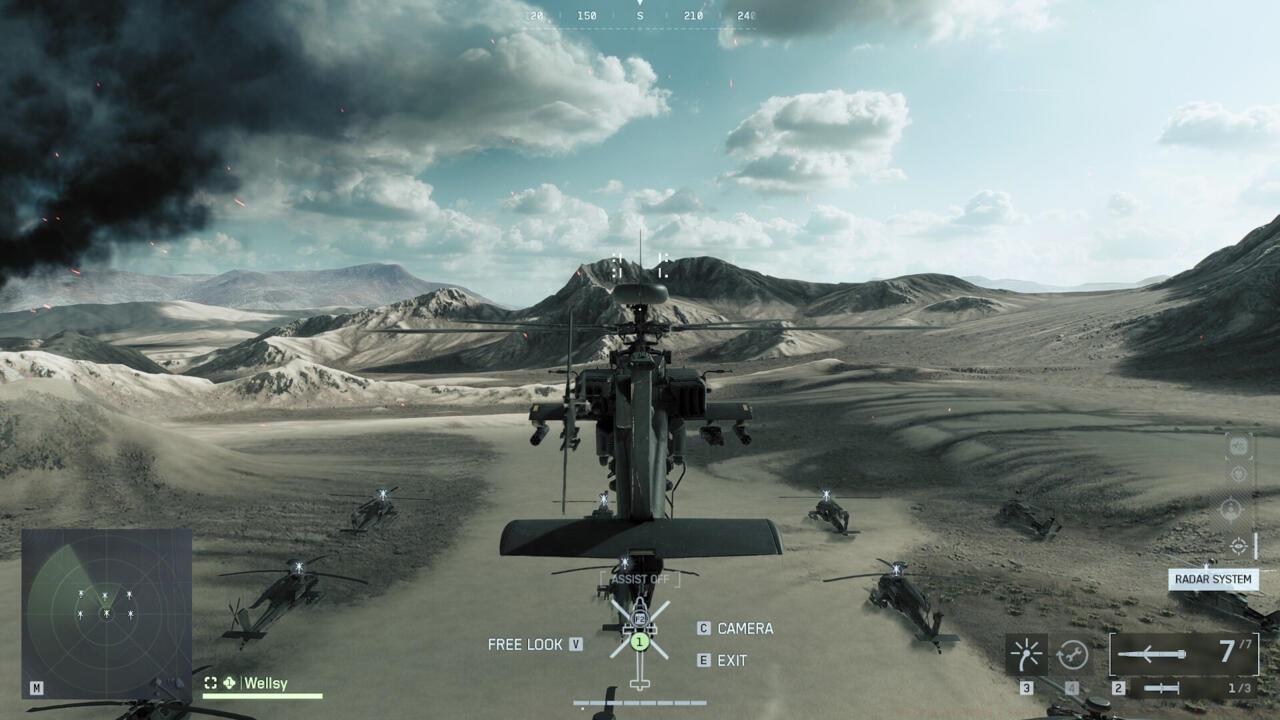The image size is (1280, 720).
Task: Select the large missile weapon icon
Action: (1150, 654)
